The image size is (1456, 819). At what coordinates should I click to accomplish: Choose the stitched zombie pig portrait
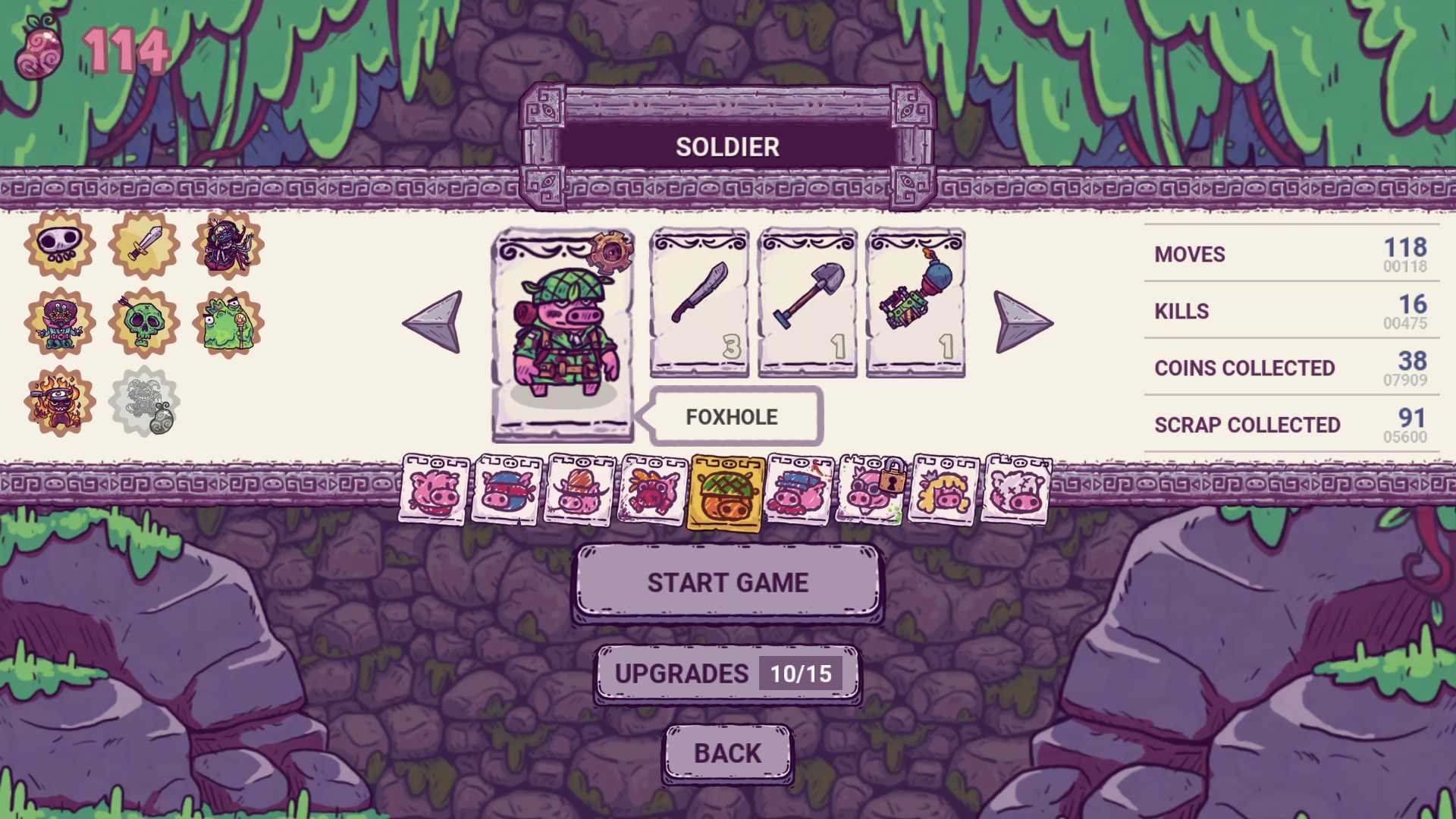click(x=1016, y=490)
